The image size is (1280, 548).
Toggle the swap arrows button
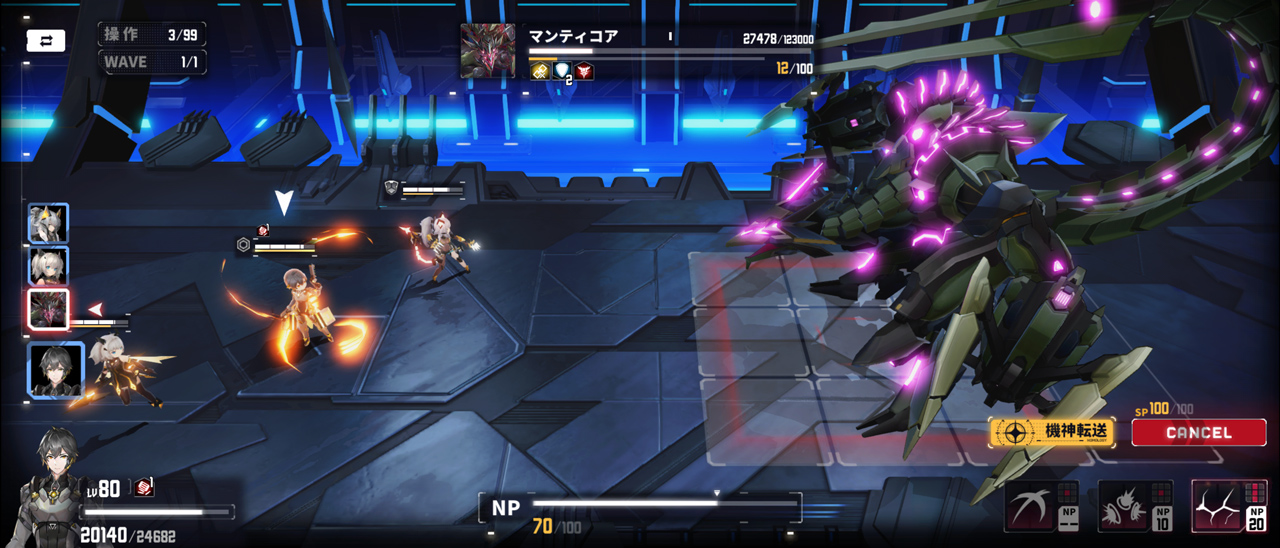coord(45,41)
